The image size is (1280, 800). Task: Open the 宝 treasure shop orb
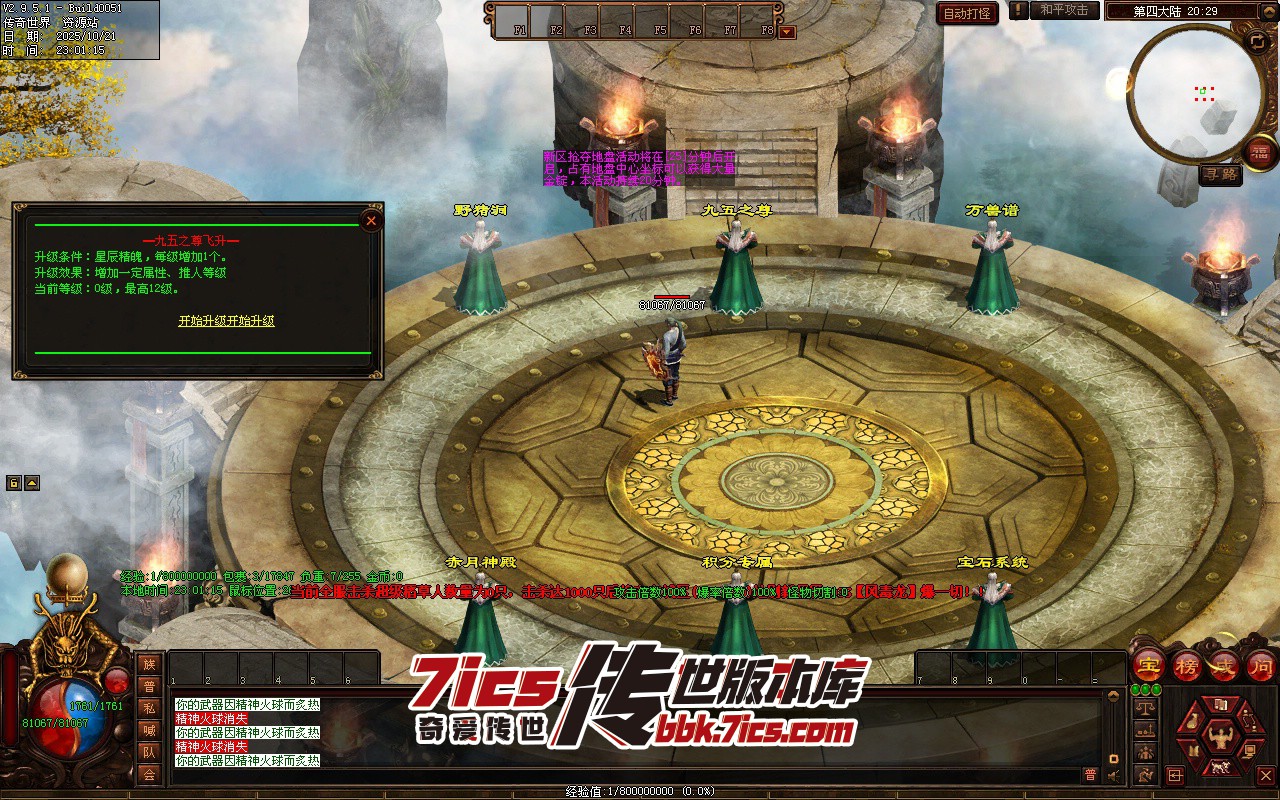pos(1149,664)
